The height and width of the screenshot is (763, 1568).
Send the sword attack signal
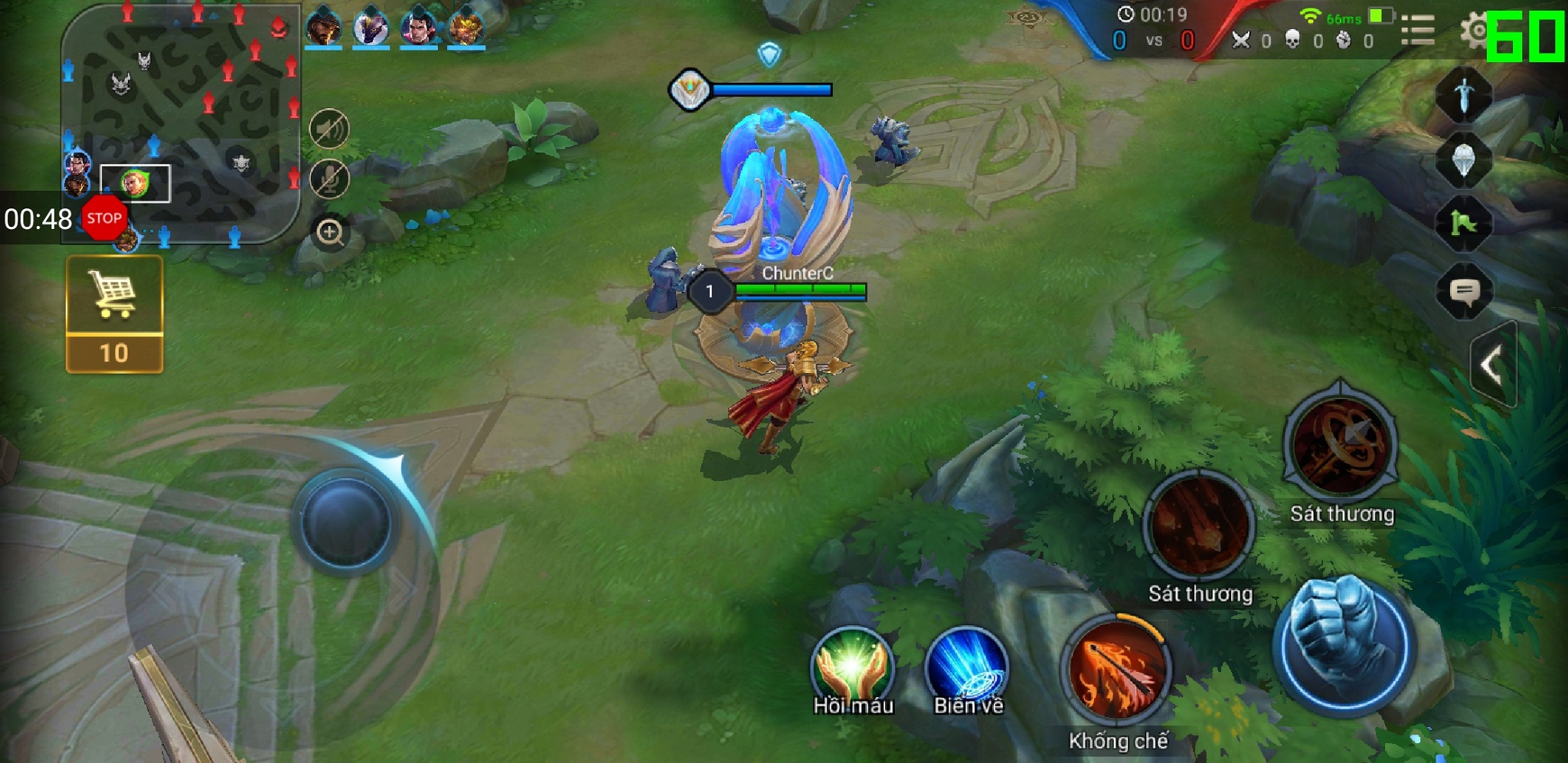[1463, 96]
